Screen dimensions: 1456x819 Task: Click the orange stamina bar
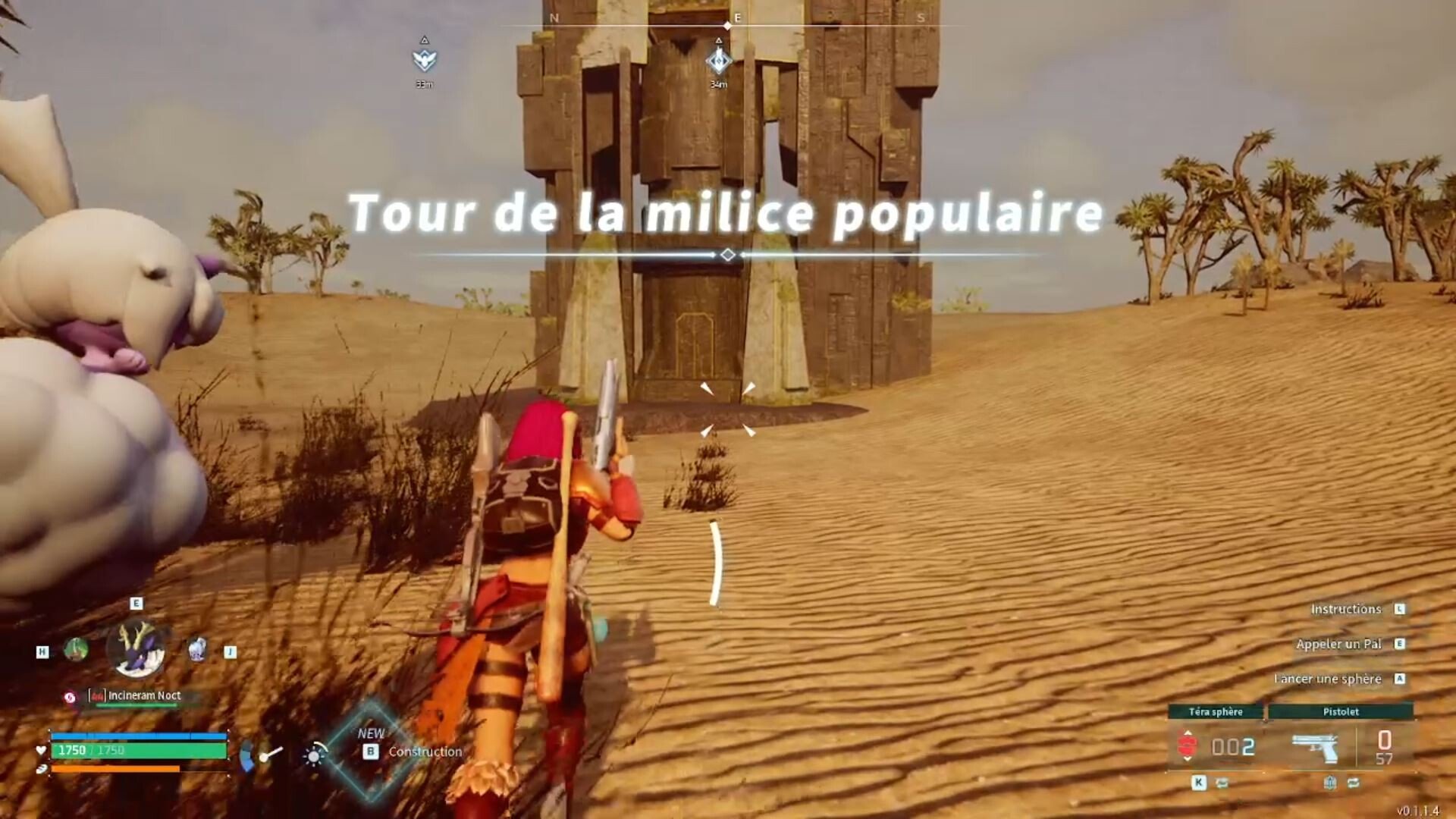click(x=115, y=768)
